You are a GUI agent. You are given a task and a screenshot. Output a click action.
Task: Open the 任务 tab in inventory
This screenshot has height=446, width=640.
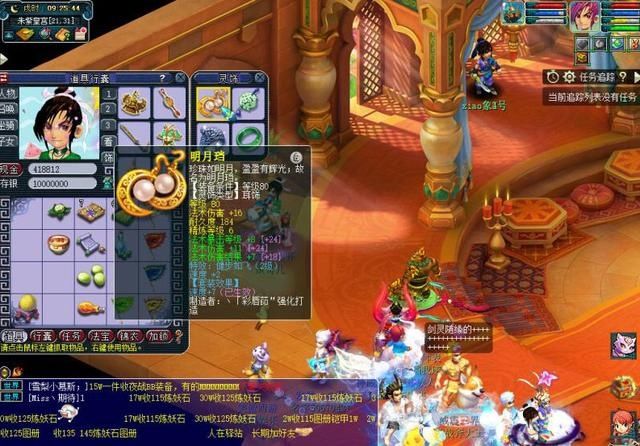[71, 337]
